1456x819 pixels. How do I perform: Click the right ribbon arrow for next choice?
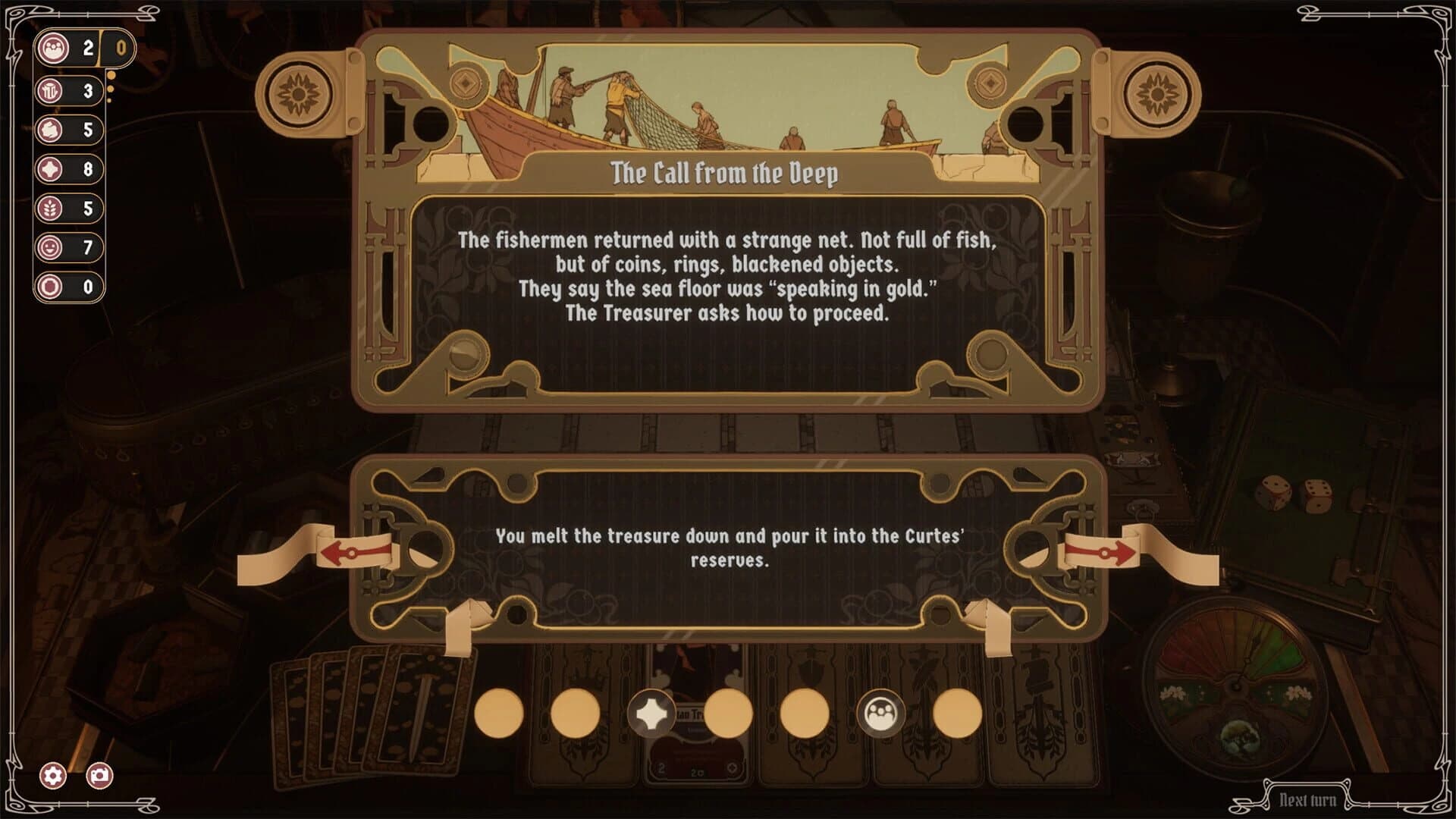(x=1103, y=553)
